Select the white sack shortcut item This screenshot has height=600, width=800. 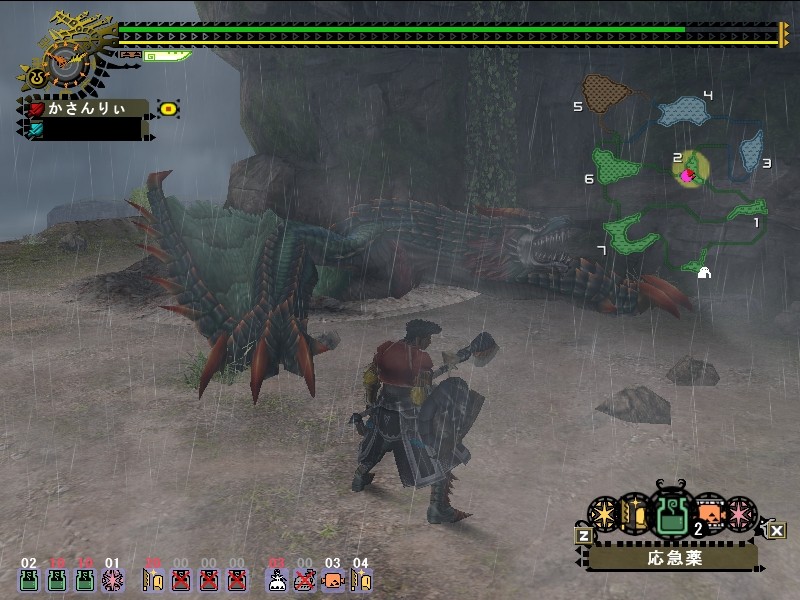pos(277,579)
